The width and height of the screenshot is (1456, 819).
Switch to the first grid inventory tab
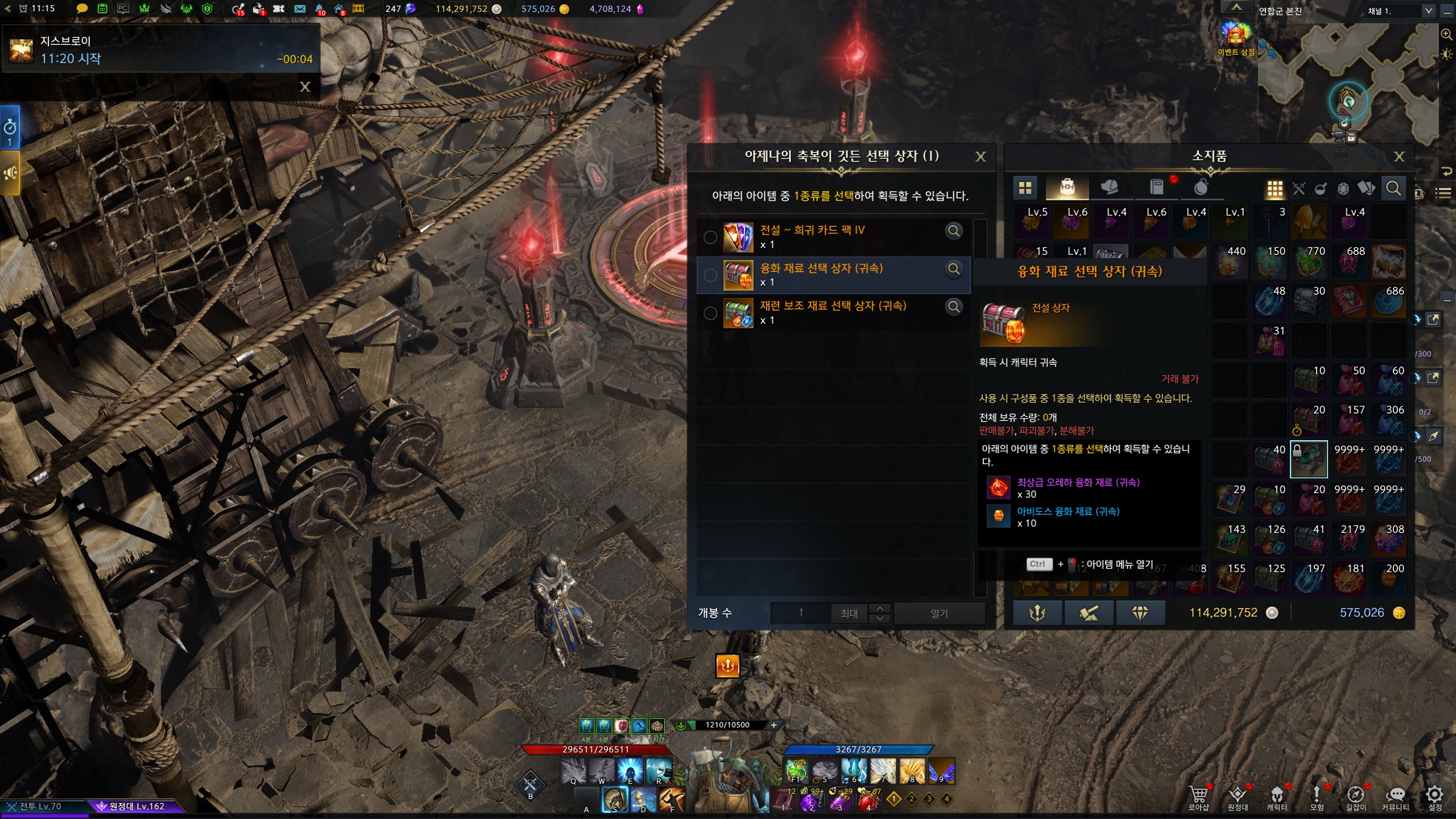[1025, 188]
